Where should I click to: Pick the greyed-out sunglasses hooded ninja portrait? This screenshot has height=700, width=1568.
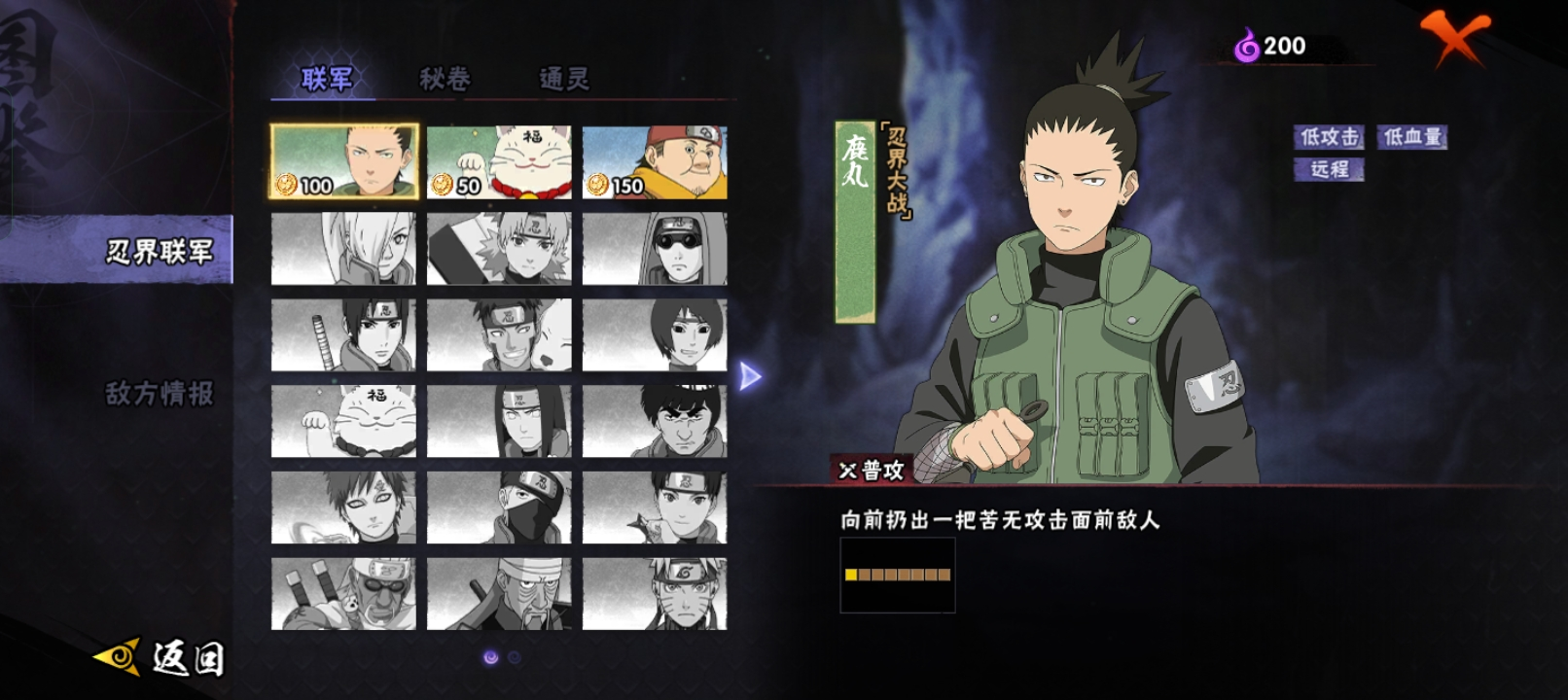[655, 249]
